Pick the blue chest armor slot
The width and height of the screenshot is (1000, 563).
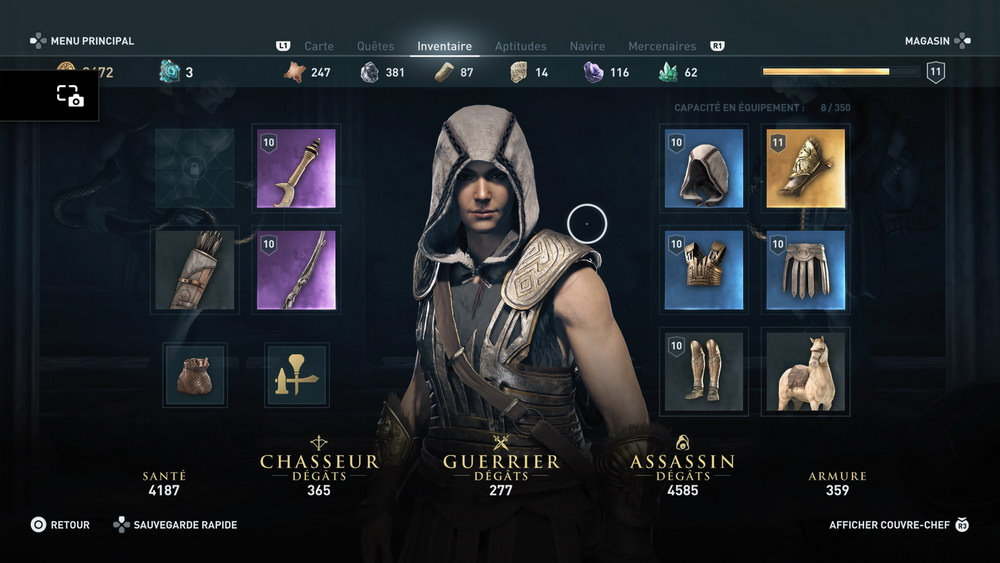click(704, 270)
